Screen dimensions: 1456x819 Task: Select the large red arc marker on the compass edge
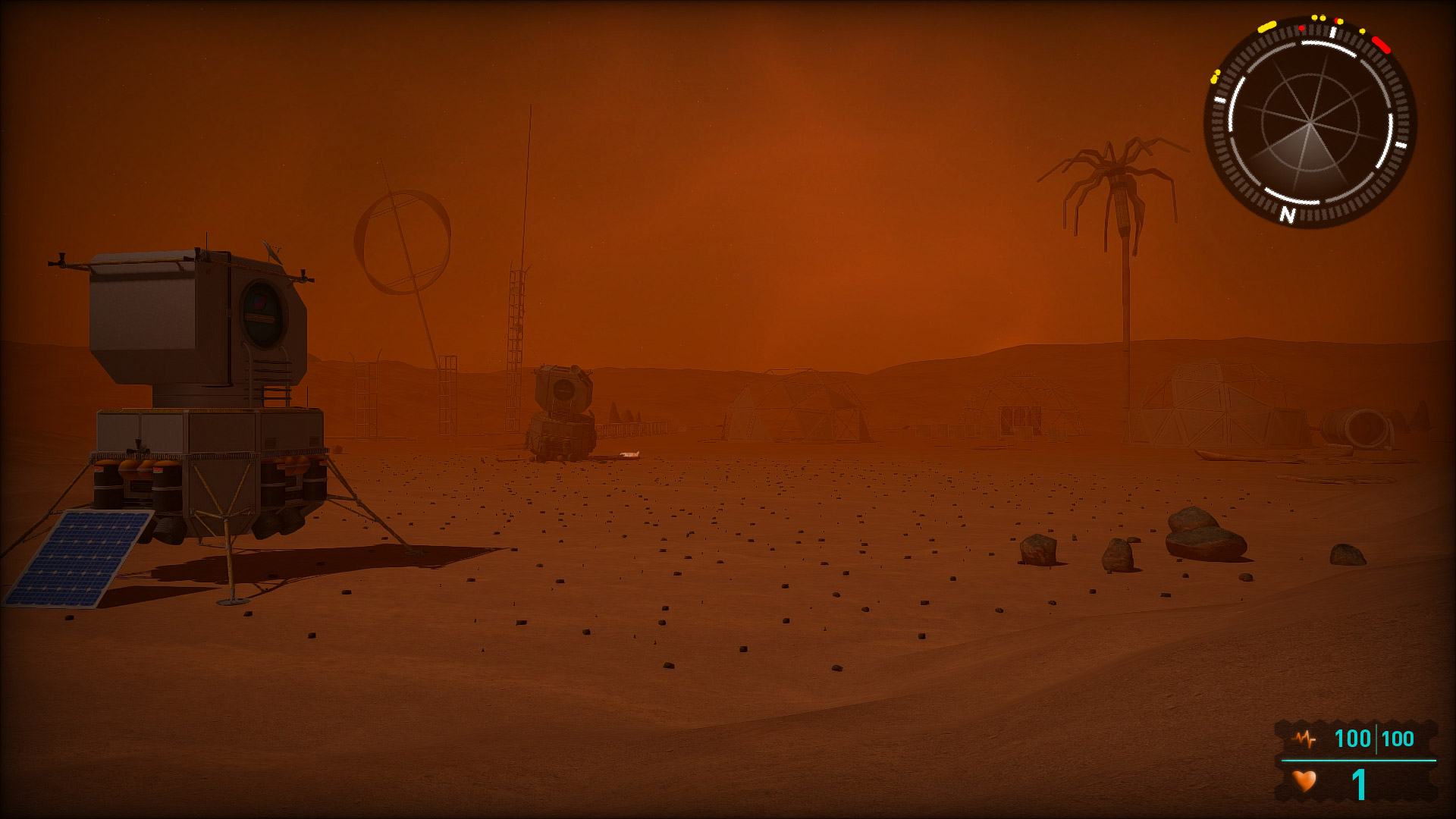click(x=1381, y=44)
